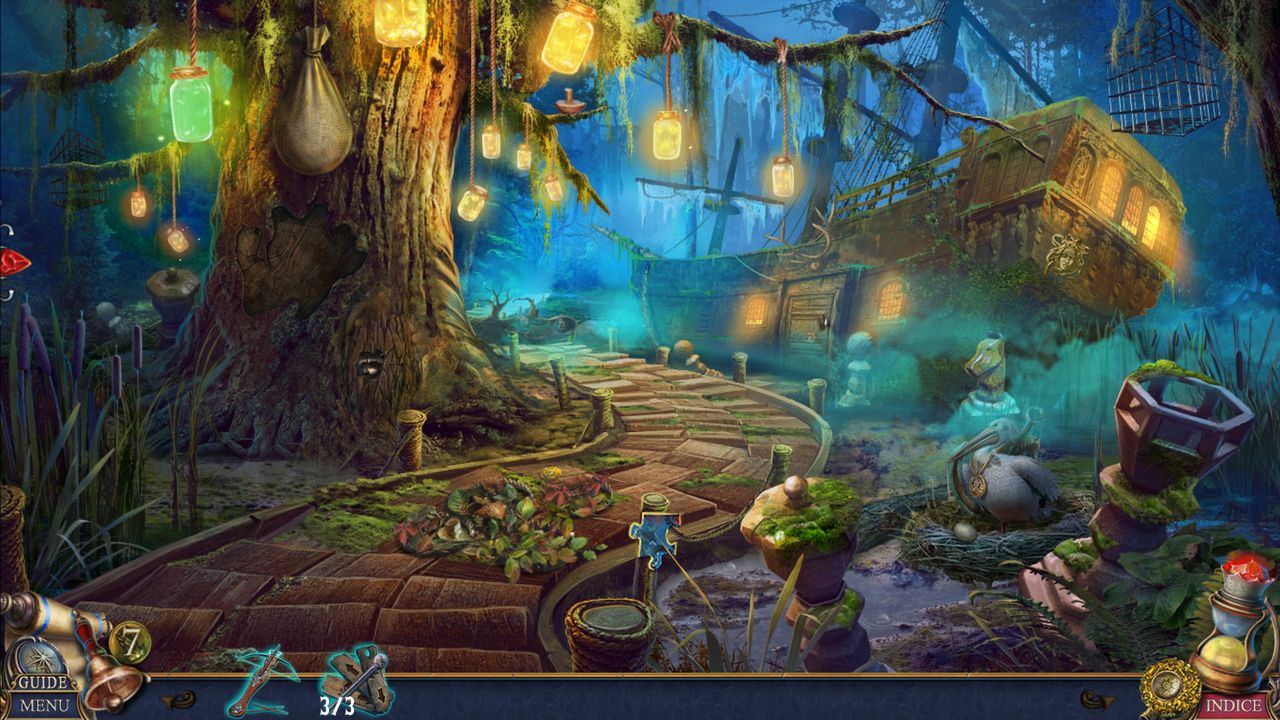Use the Indice hint button
The height and width of the screenshot is (720, 1280).
[1232, 705]
